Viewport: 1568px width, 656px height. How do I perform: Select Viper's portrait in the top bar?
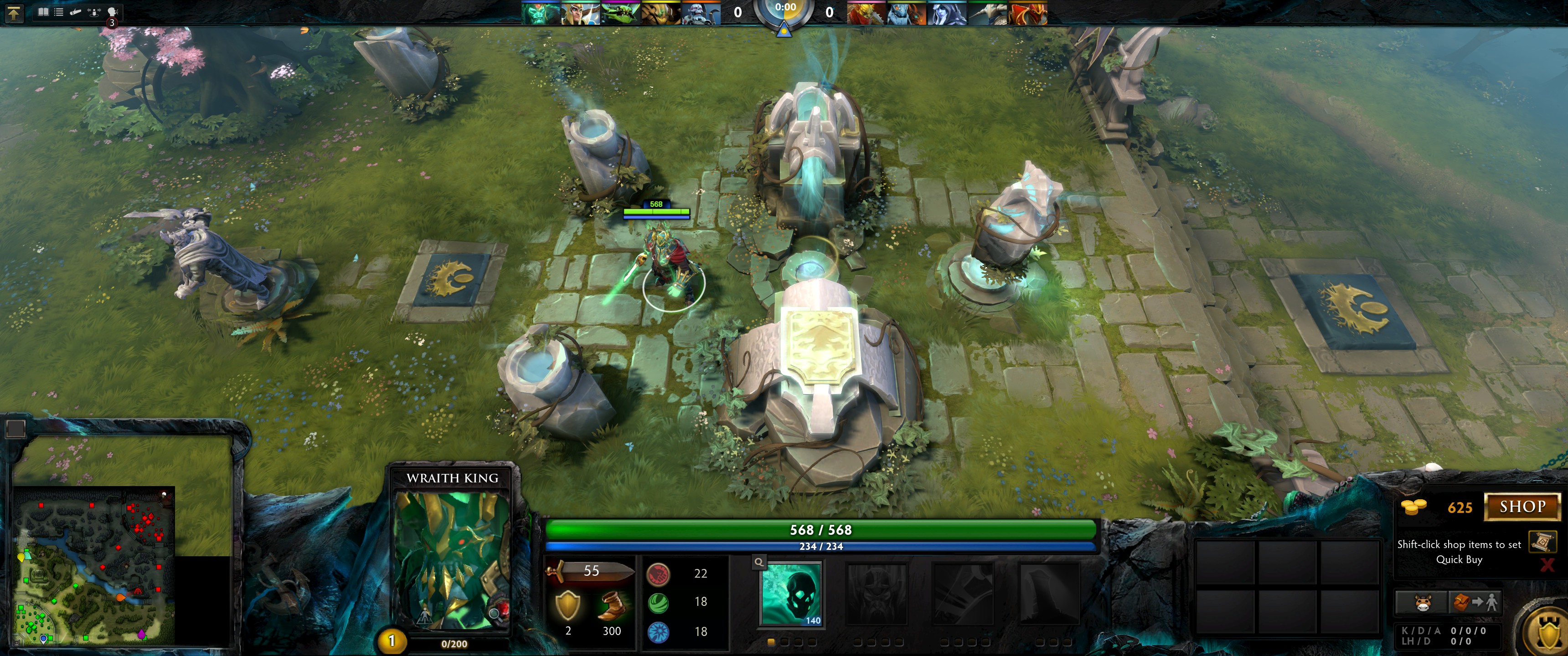coord(620,13)
